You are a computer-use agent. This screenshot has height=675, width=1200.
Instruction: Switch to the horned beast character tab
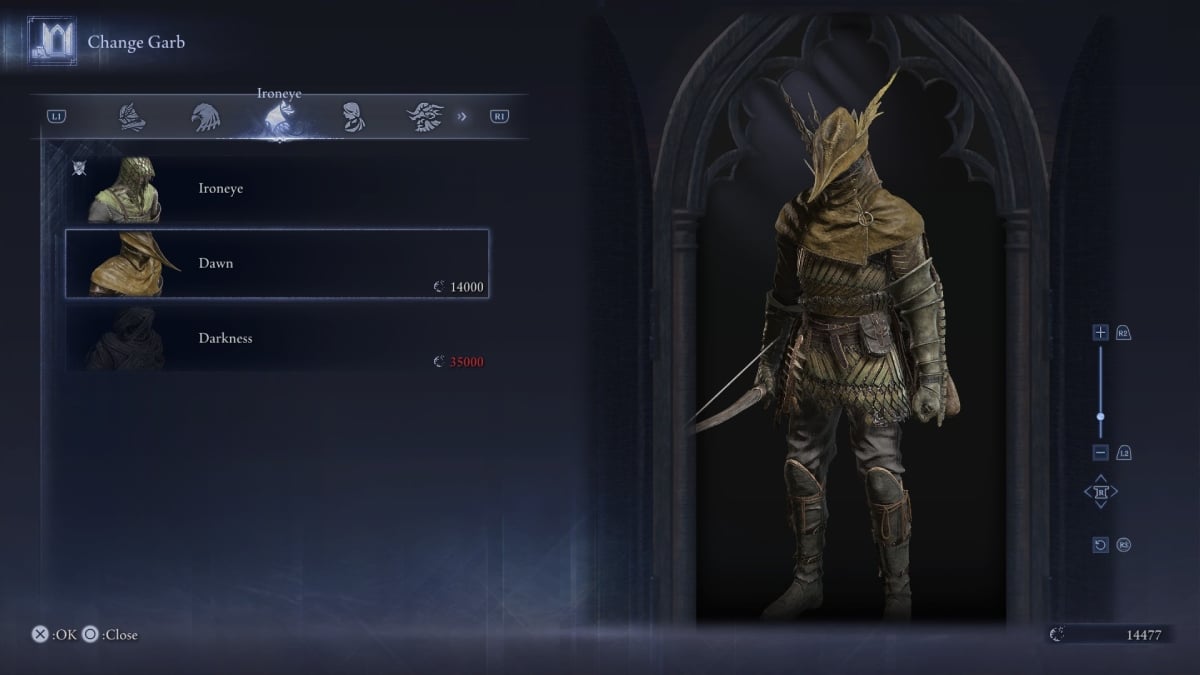pyautogui.click(x=424, y=117)
